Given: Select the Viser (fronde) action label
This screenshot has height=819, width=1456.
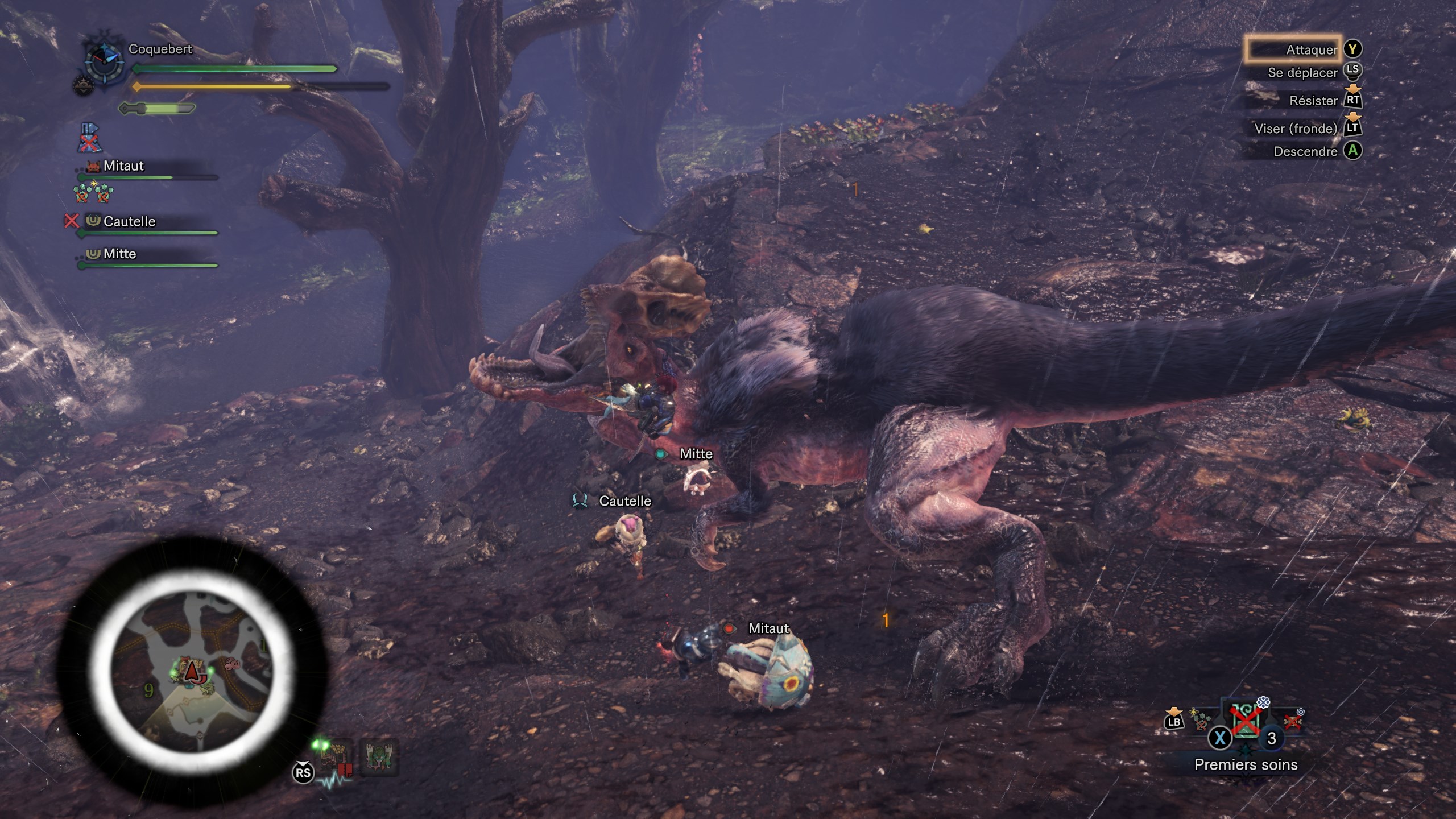Looking at the screenshot, I should click(1296, 129).
